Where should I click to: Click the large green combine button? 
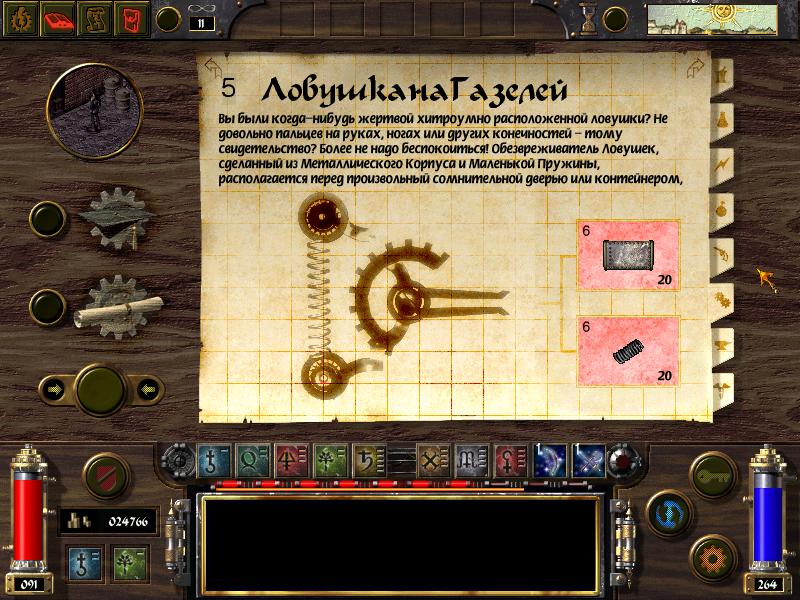(101, 388)
